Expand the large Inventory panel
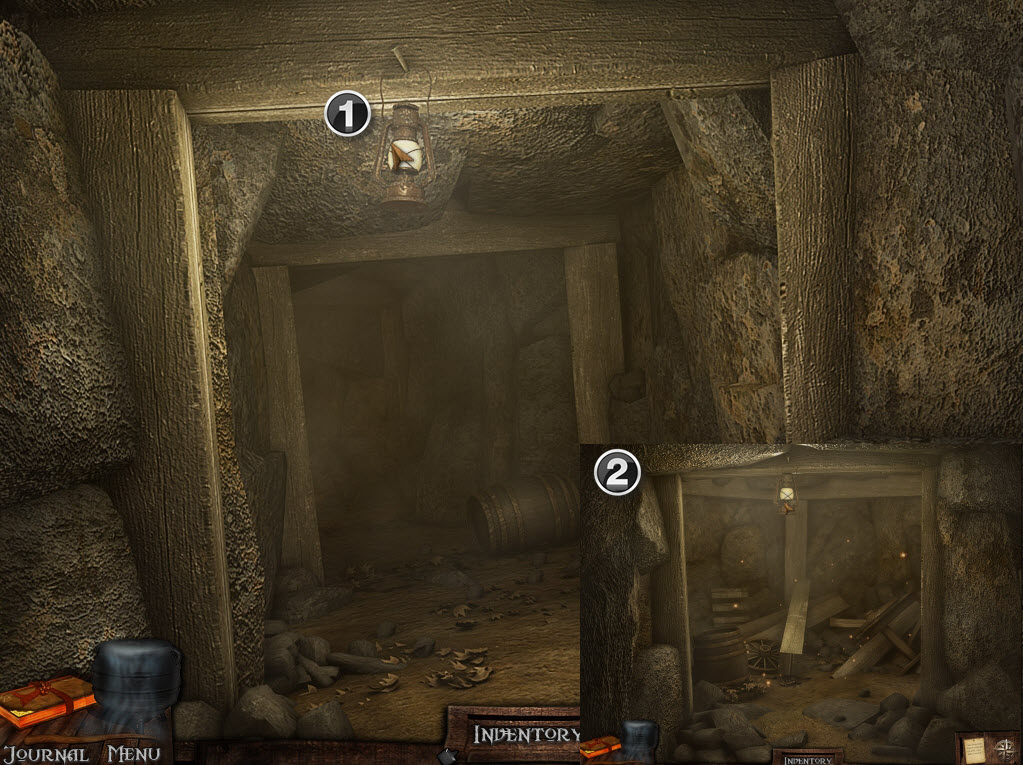This screenshot has width=1023, height=765. pyautogui.click(x=525, y=735)
